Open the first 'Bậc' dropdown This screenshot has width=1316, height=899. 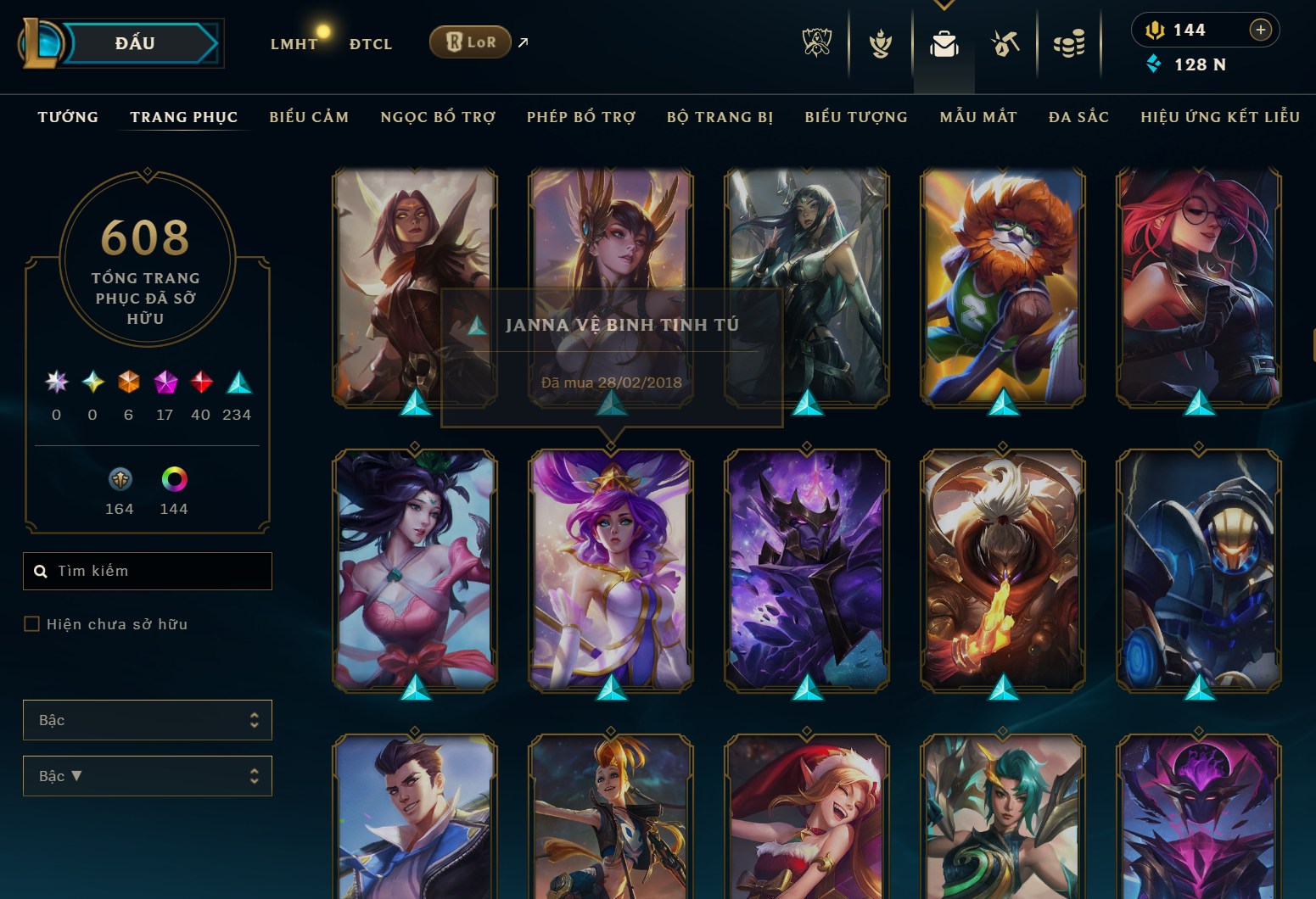click(147, 719)
